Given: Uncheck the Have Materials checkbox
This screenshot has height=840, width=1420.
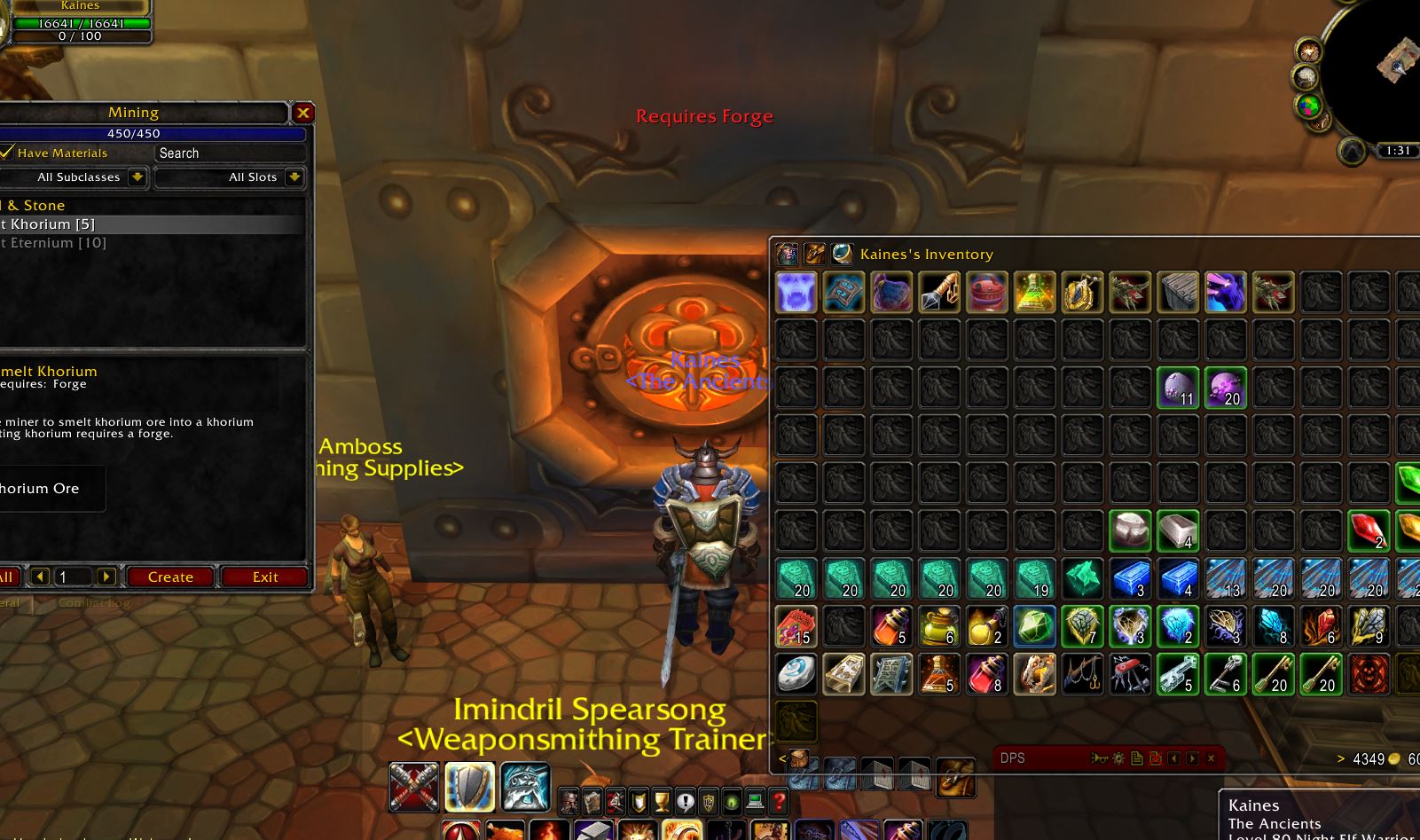Looking at the screenshot, I should (x=7, y=153).
